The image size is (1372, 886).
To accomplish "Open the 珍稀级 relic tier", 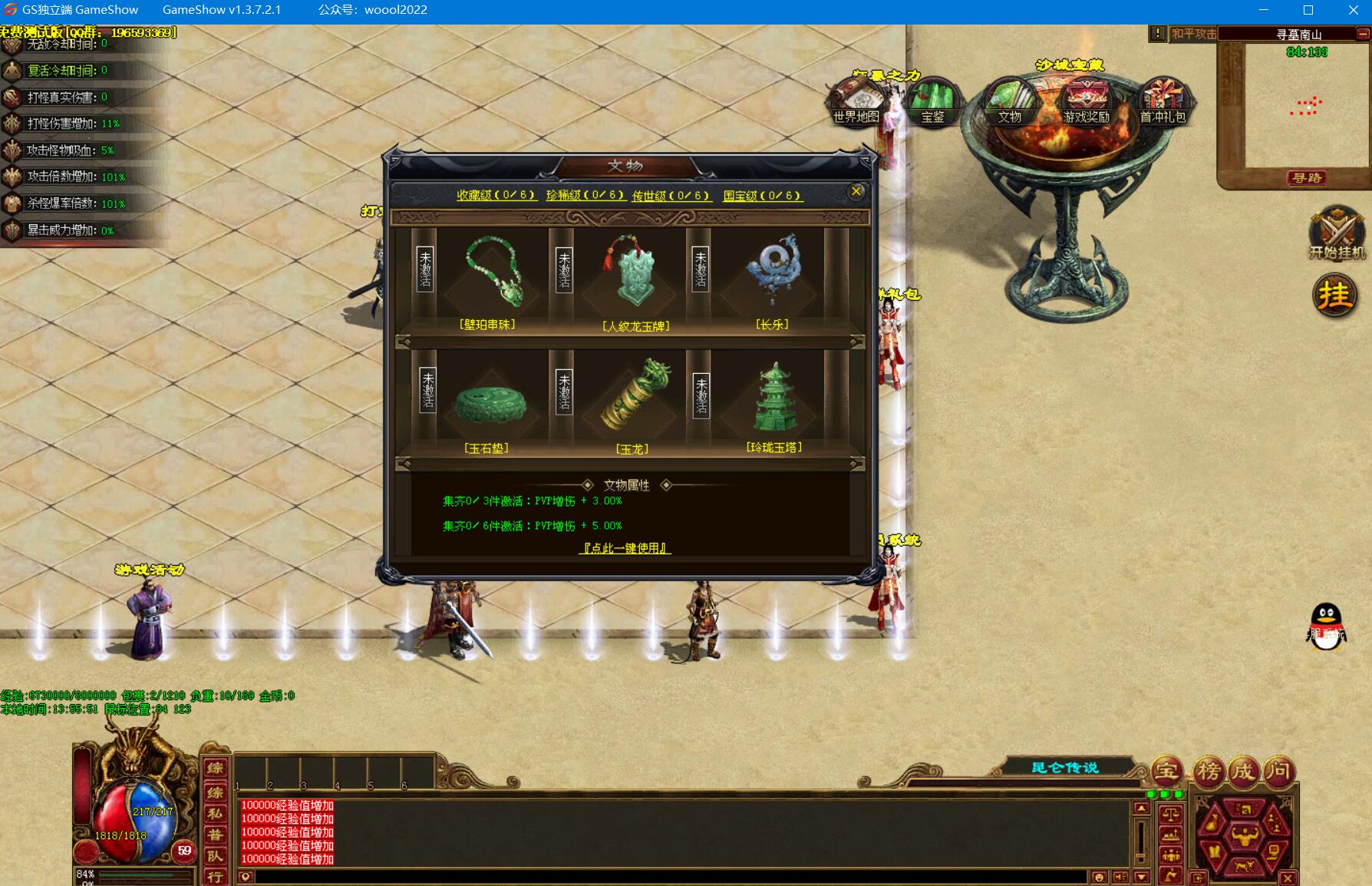I will [x=585, y=196].
